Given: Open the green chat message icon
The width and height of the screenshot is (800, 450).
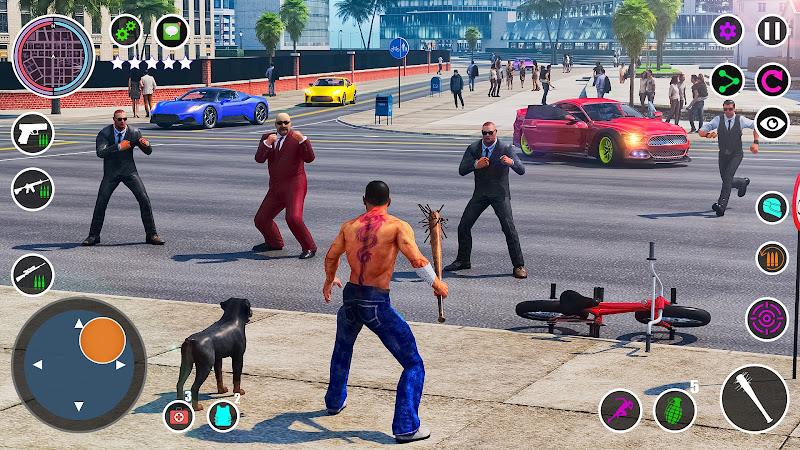Looking at the screenshot, I should pos(172,31).
